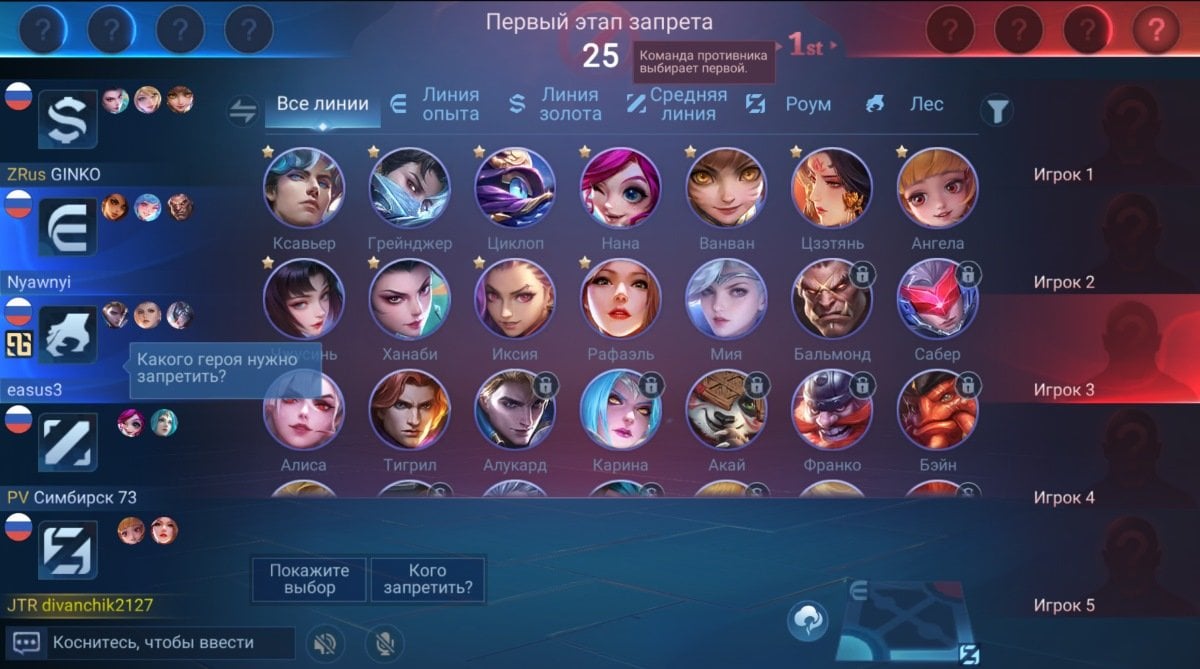1200x669 pixels.
Task: Toggle the muted speaker icon
Action: coord(322,643)
